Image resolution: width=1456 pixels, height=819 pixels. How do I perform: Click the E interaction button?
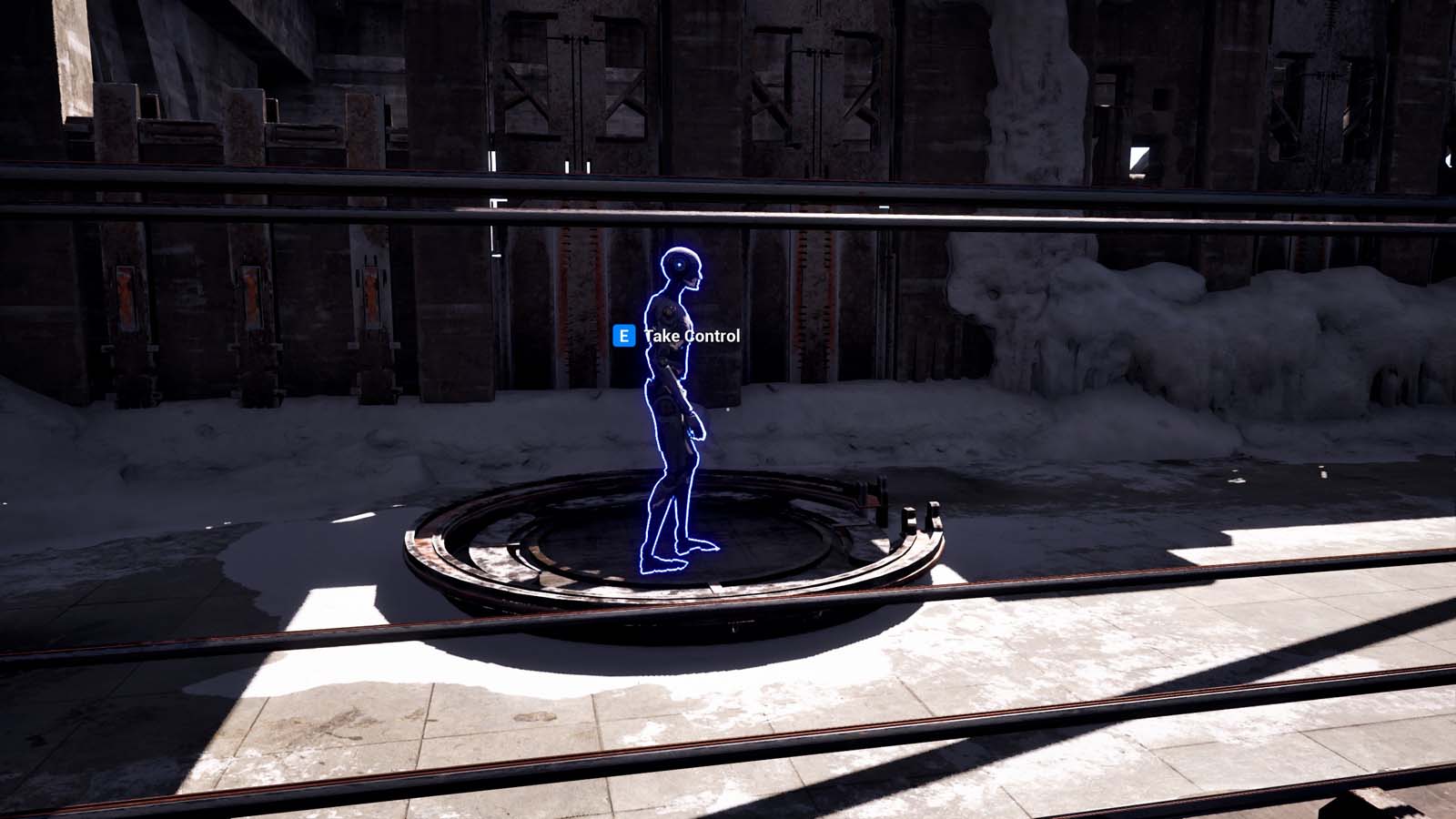point(623,336)
